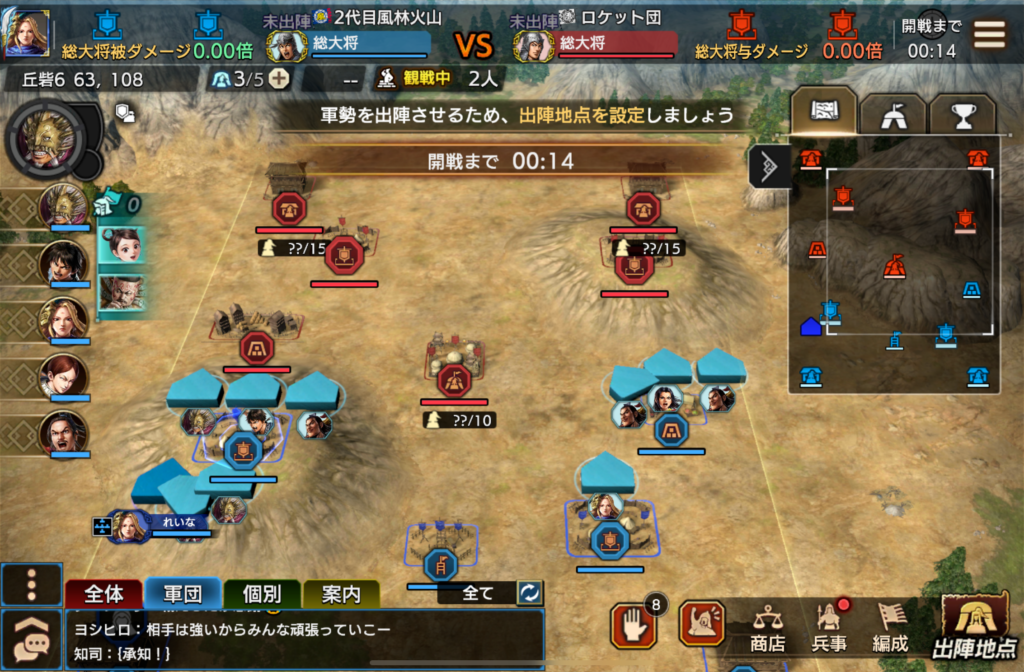Open the 商店 shop
Viewport: 1024px width, 672px height.
click(768, 626)
